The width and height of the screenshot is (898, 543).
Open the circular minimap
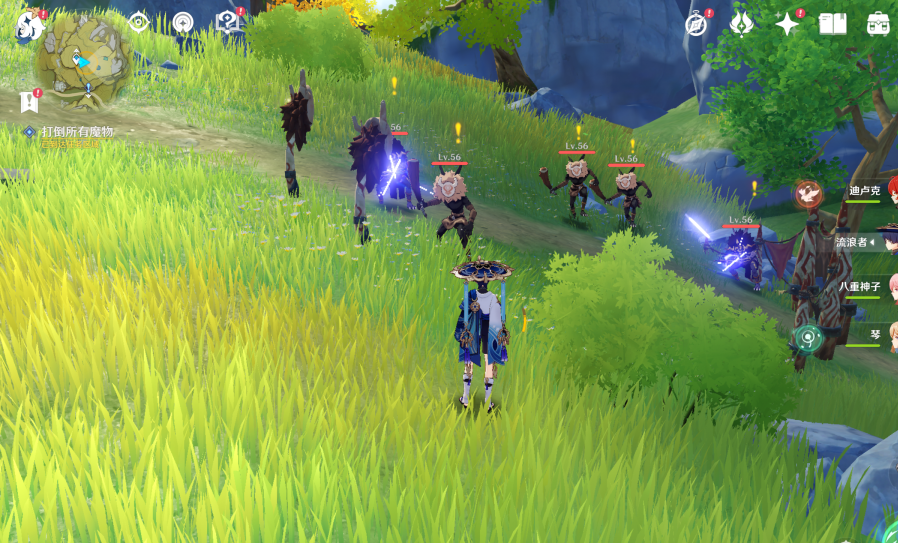(83, 61)
